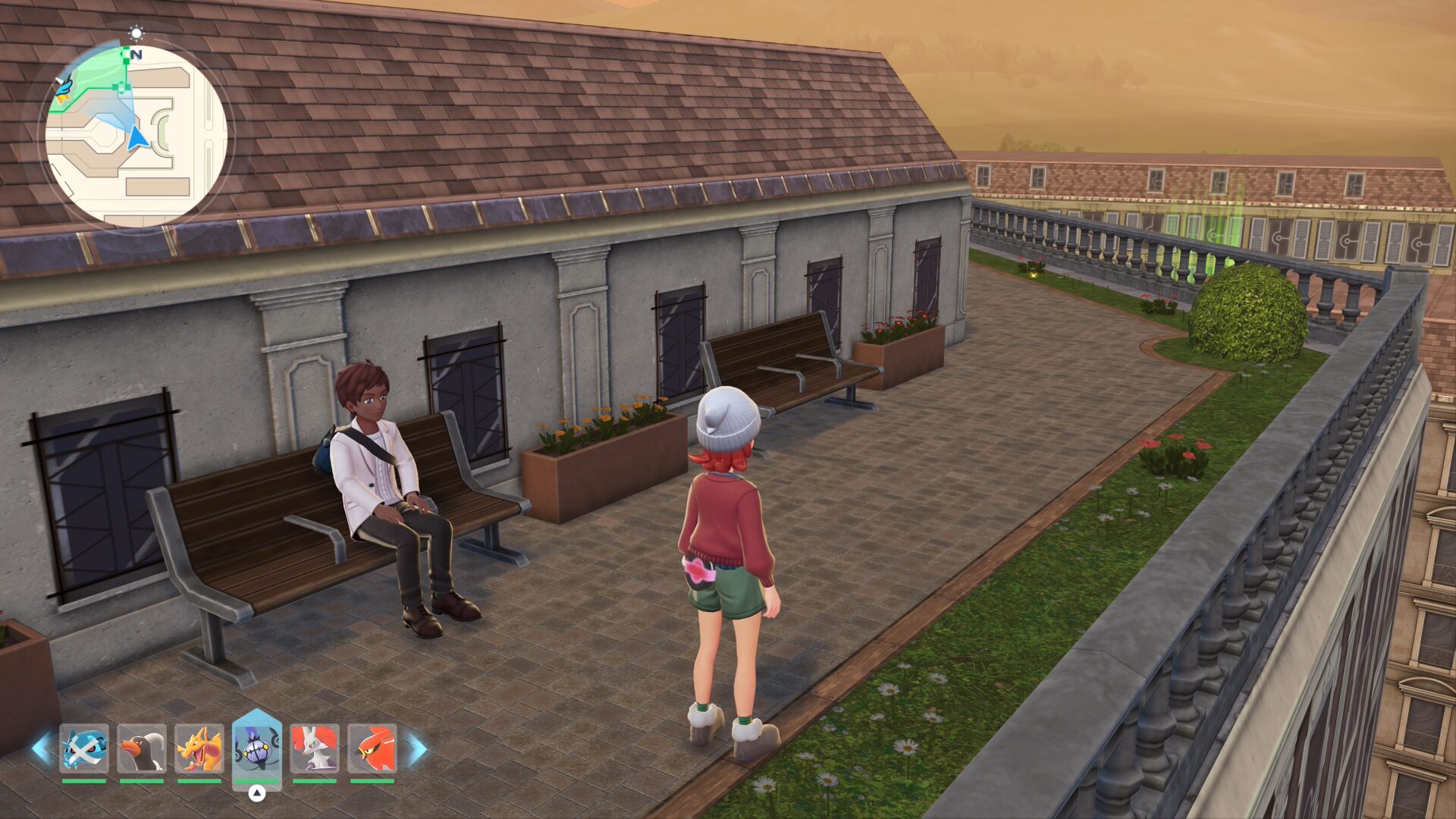1456x819 pixels.
Task: Click the highlighted Chandelure party slot
Action: (257, 747)
